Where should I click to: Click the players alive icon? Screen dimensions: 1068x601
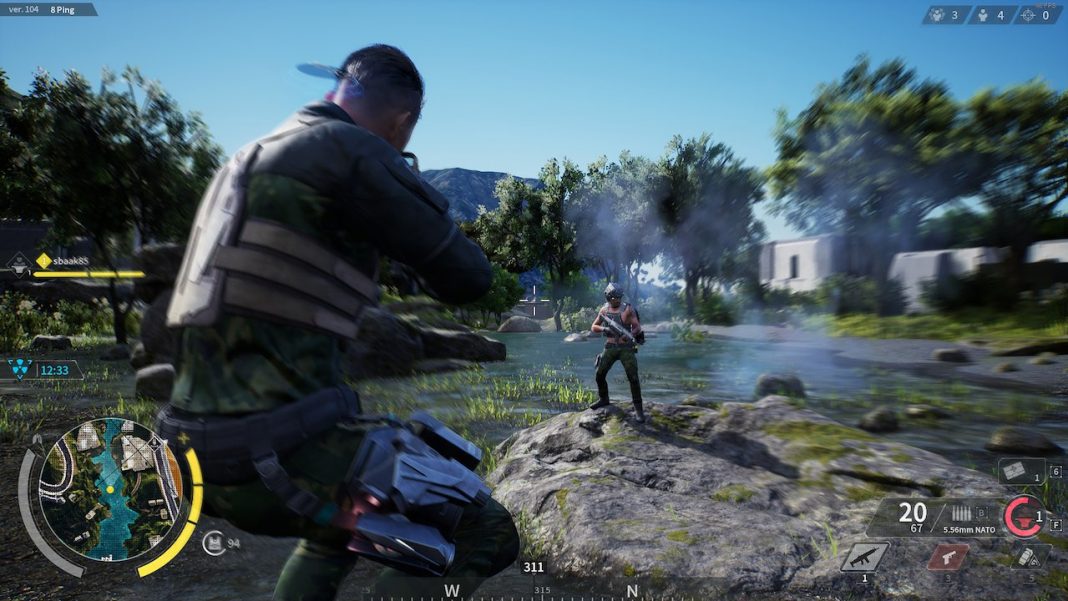[983, 15]
